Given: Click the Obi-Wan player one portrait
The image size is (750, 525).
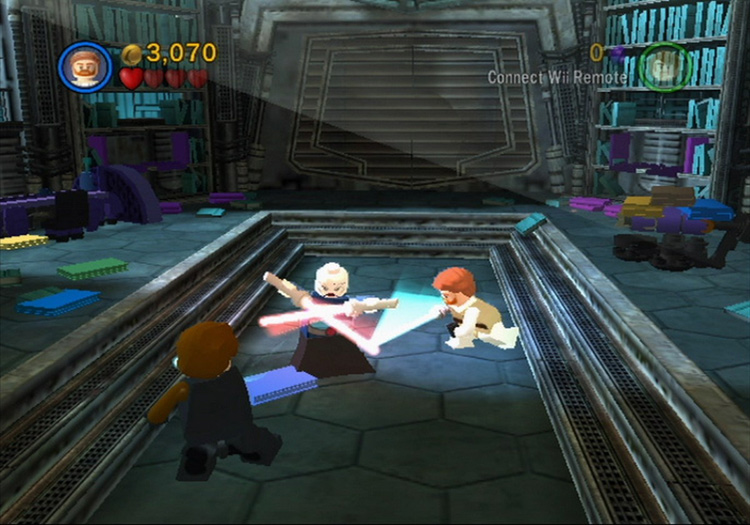Looking at the screenshot, I should tap(86, 65).
